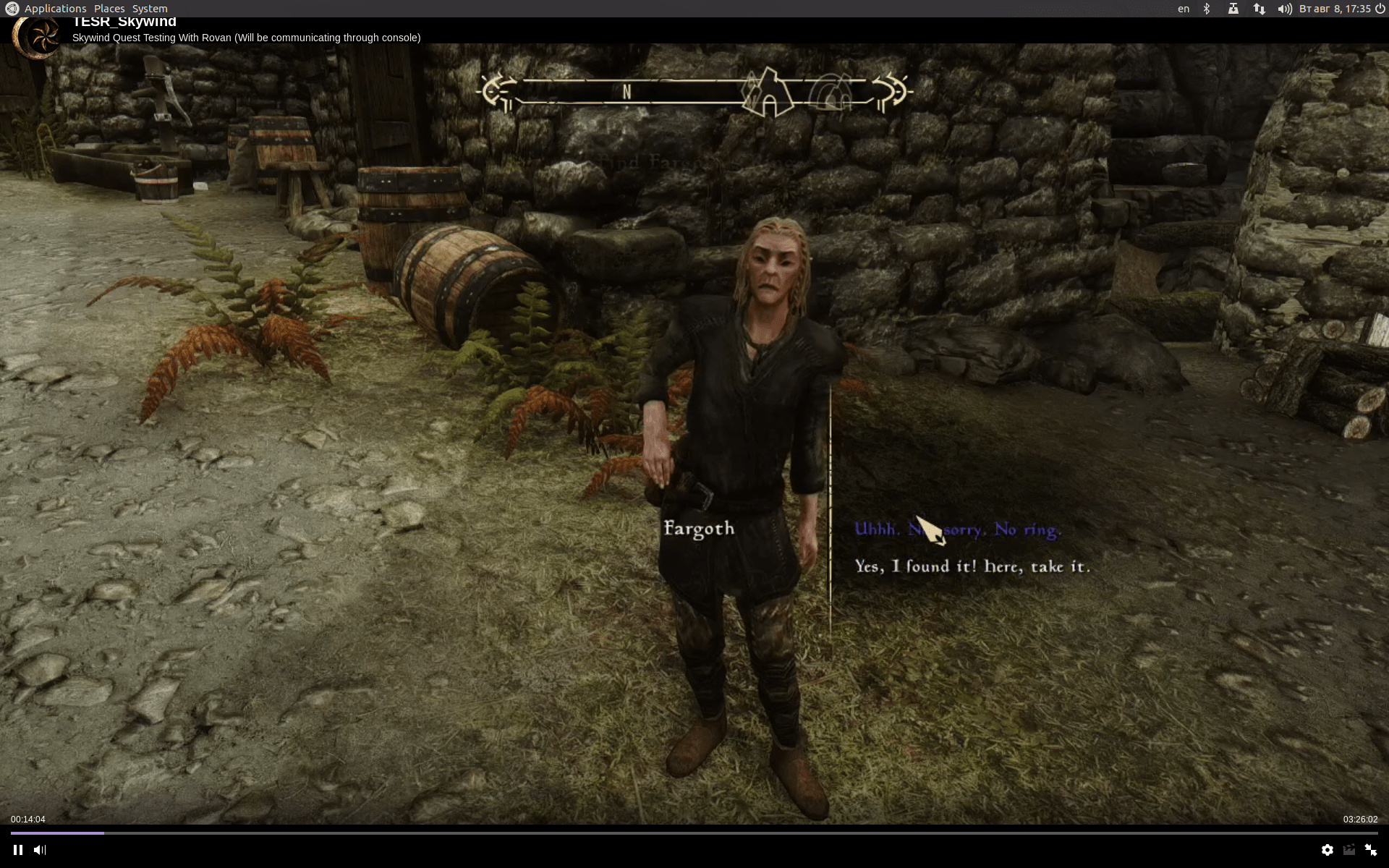The height and width of the screenshot is (868, 1389).
Task: Open the player settings gear icon
Action: point(1328,851)
